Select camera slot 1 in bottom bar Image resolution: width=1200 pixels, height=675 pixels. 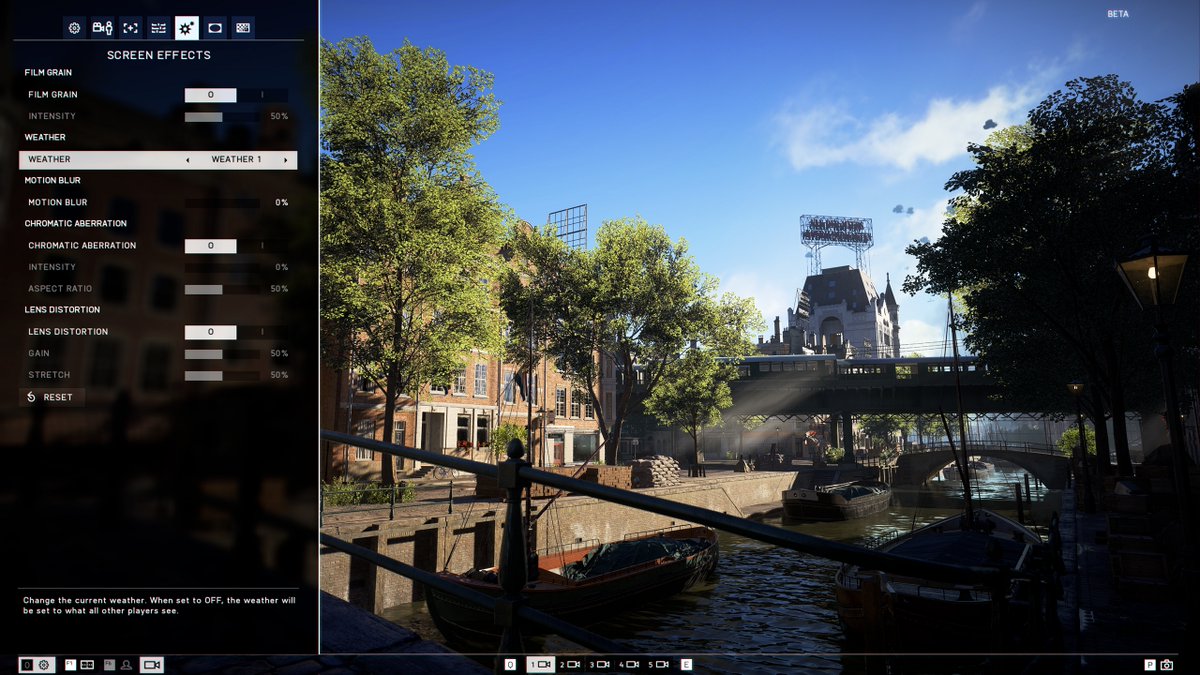[540, 664]
